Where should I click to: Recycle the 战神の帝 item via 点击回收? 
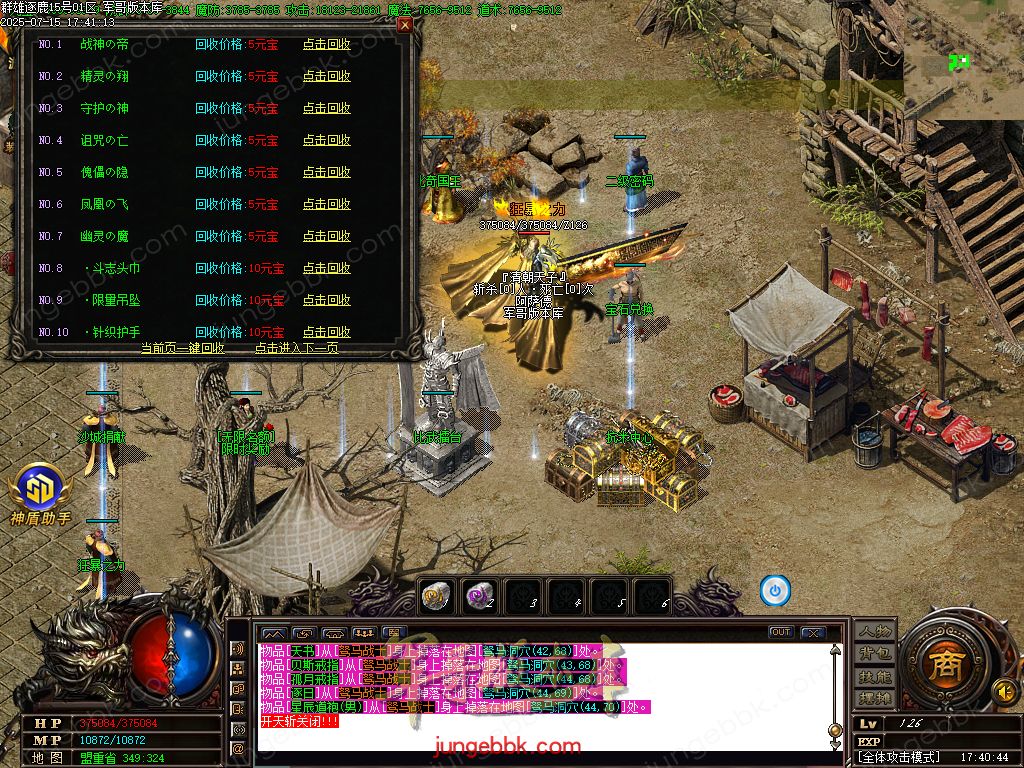point(327,45)
